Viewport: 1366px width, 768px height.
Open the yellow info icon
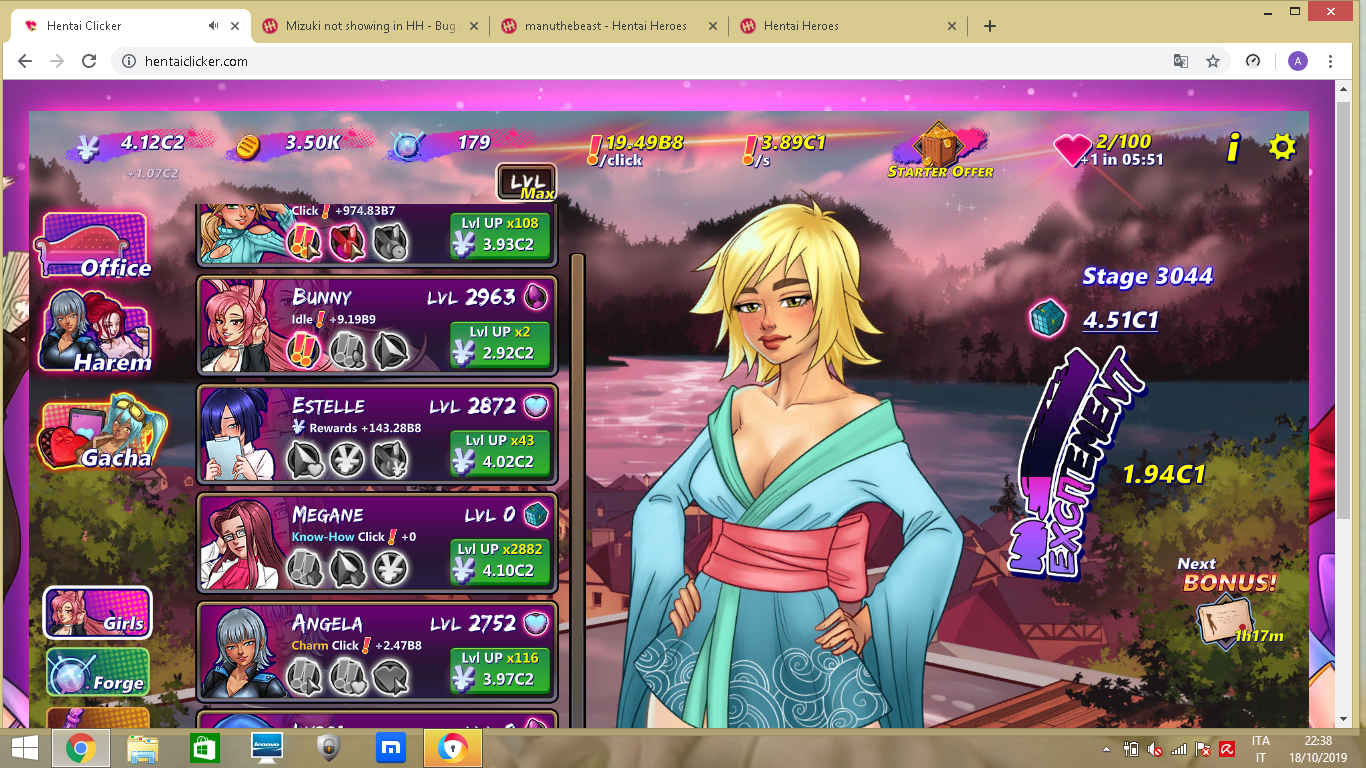[1234, 148]
